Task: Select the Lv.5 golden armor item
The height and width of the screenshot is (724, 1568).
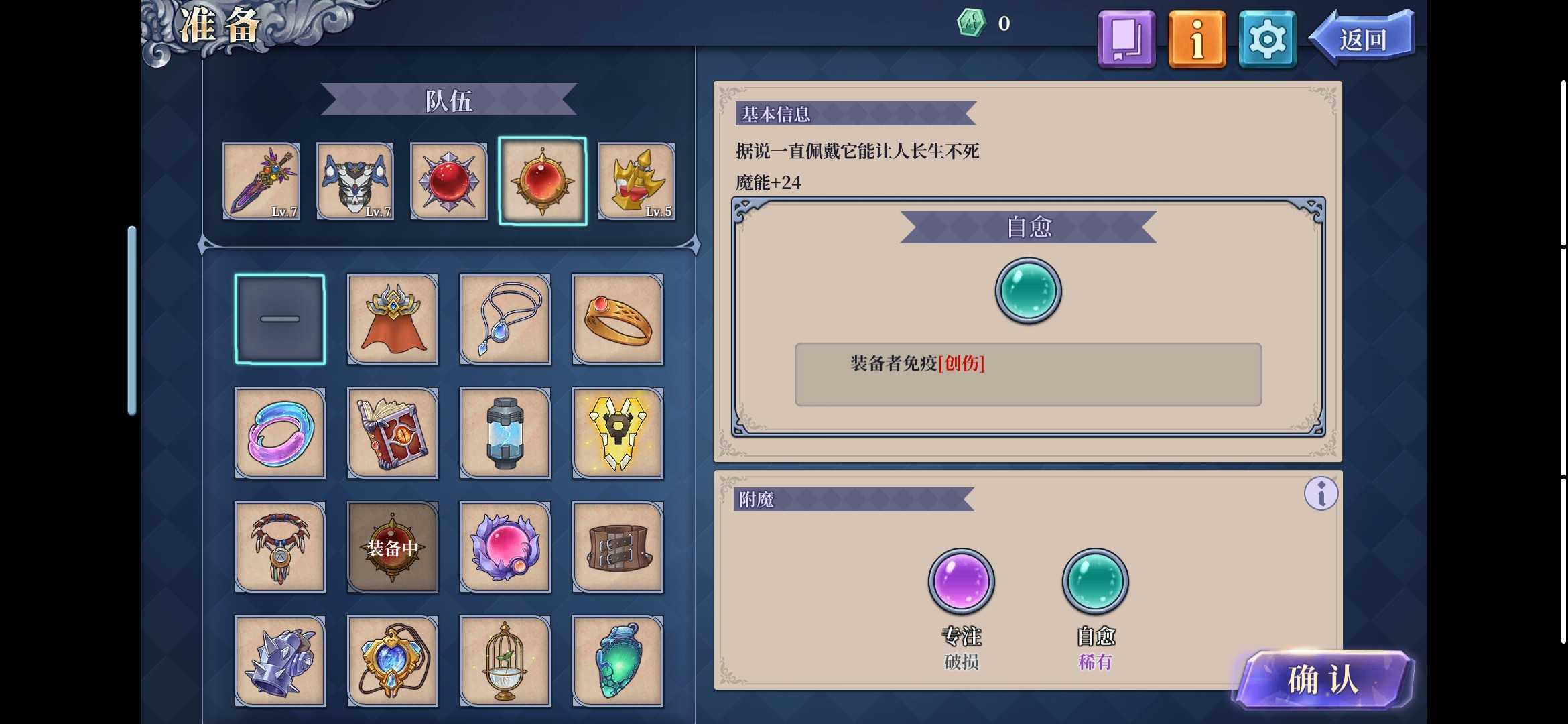Action: click(x=637, y=181)
